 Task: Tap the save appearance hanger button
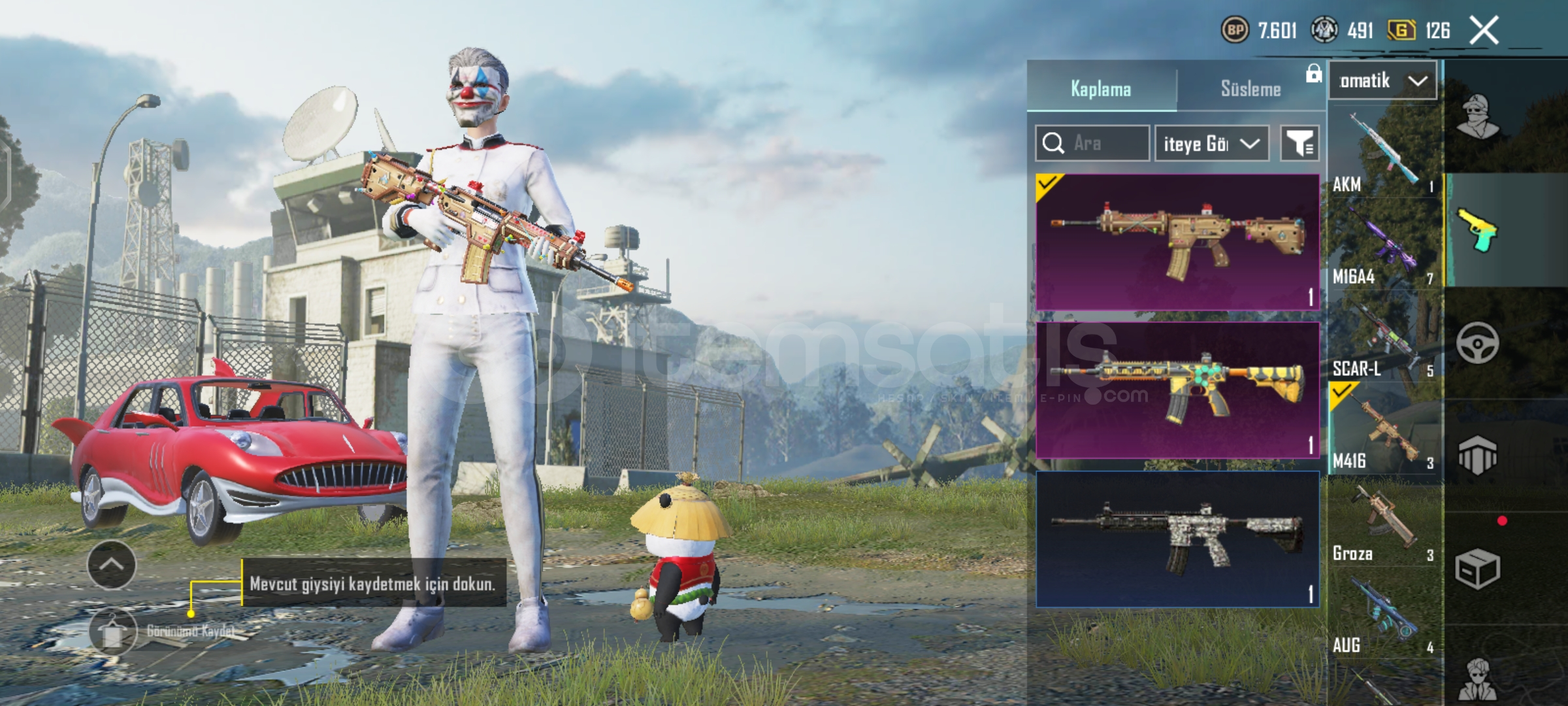(113, 631)
